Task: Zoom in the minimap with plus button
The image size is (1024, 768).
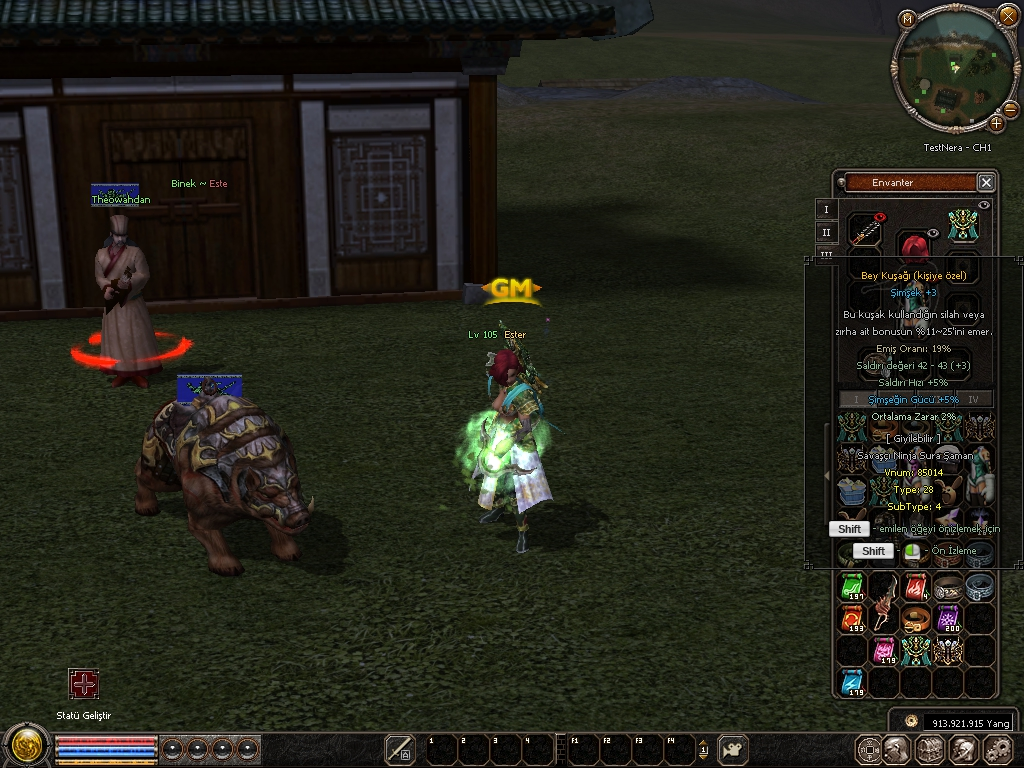Action: pos(997,123)
